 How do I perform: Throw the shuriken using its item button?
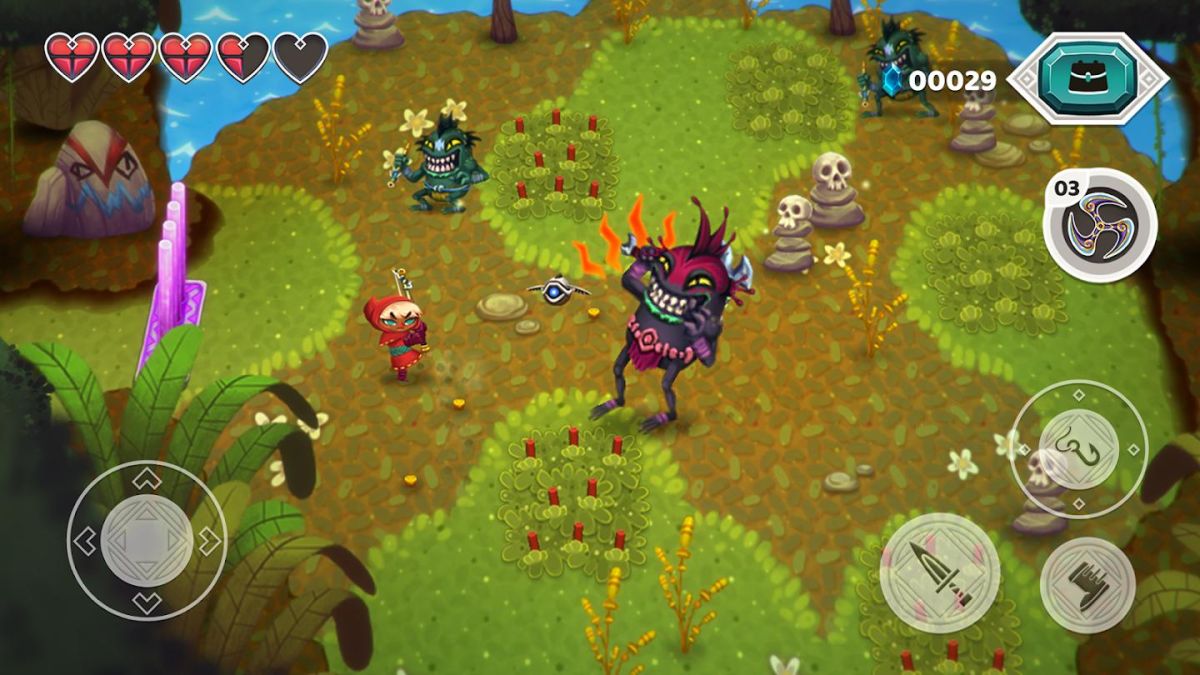[1101, 226]
